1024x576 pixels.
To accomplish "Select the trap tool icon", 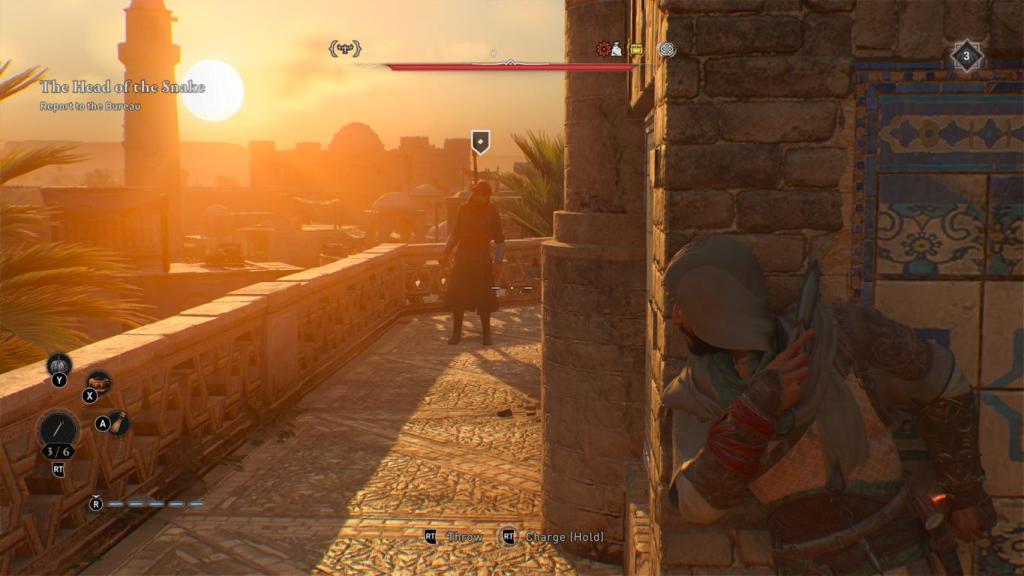I will 98,382.
